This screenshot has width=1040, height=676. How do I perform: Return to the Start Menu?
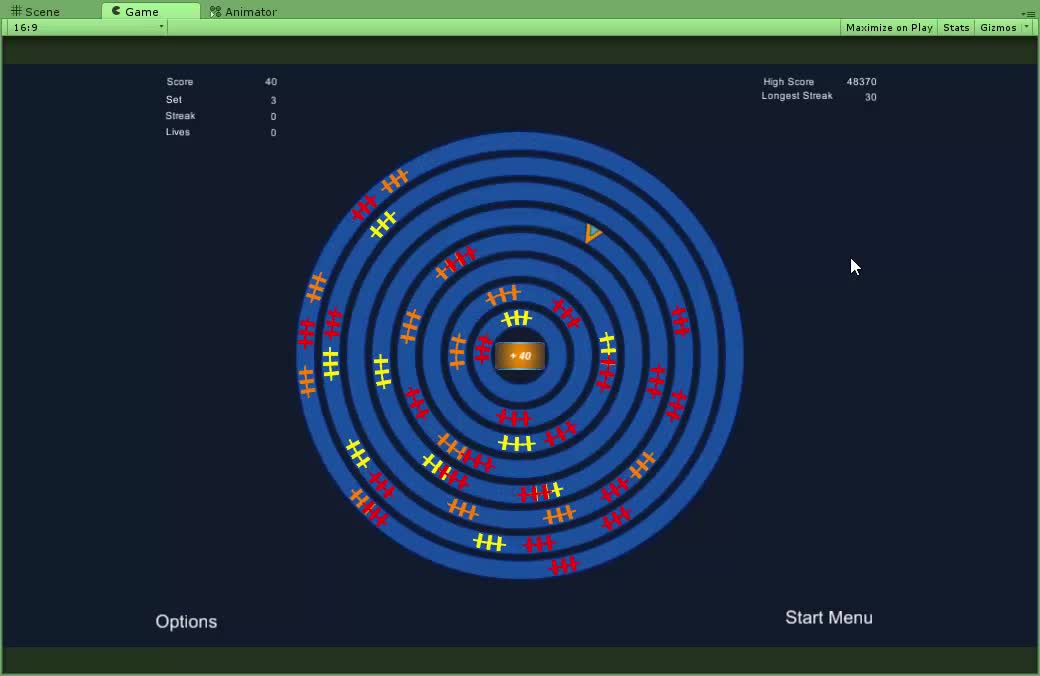(828, 618)
